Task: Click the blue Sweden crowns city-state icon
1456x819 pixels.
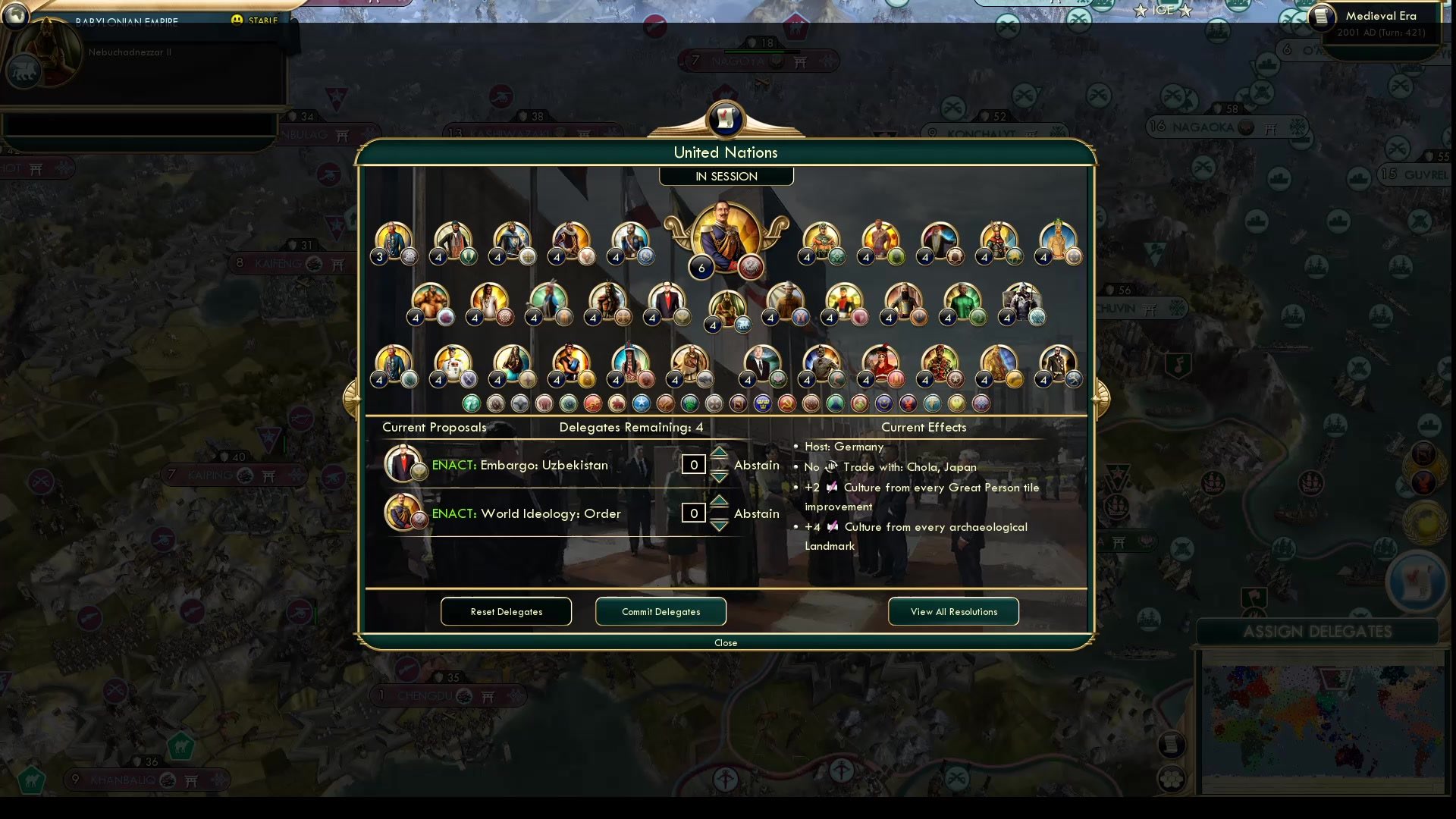Action: [762, 403]
